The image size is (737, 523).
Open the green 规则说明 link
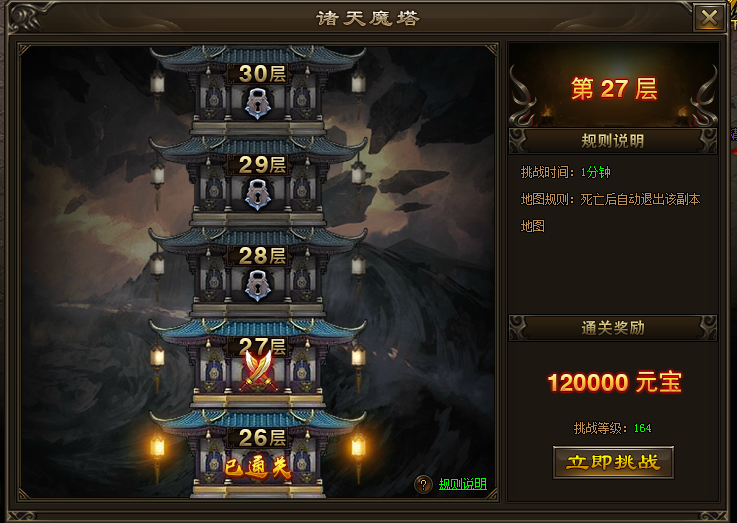(462, 484)
